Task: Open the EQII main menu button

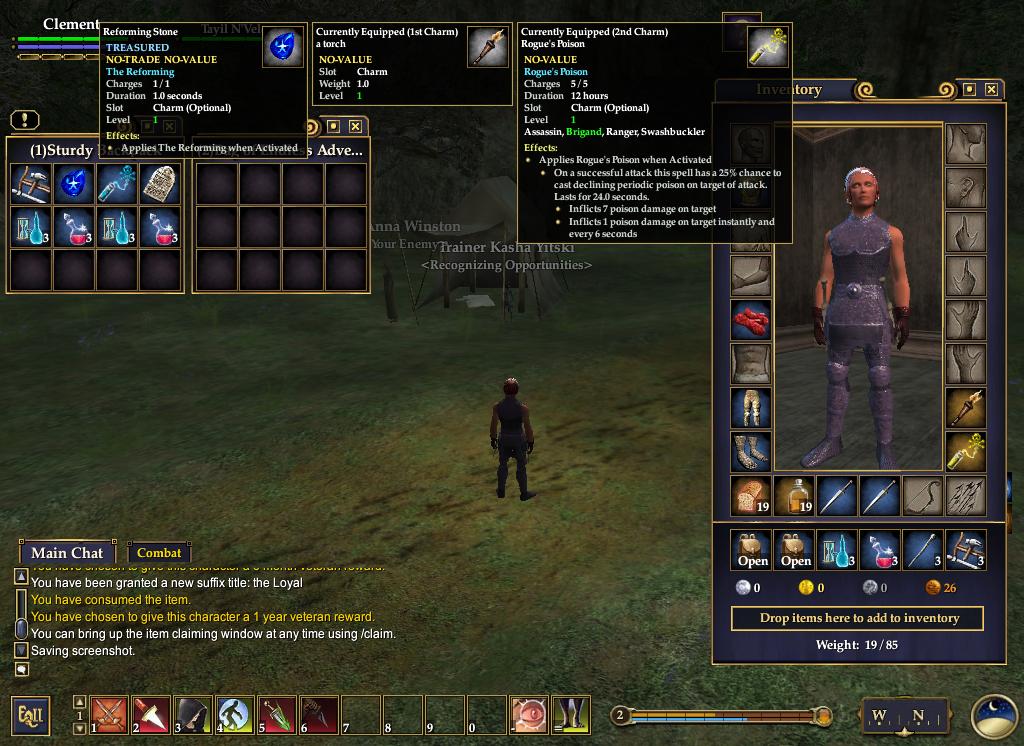Action: tap(31, 715)
